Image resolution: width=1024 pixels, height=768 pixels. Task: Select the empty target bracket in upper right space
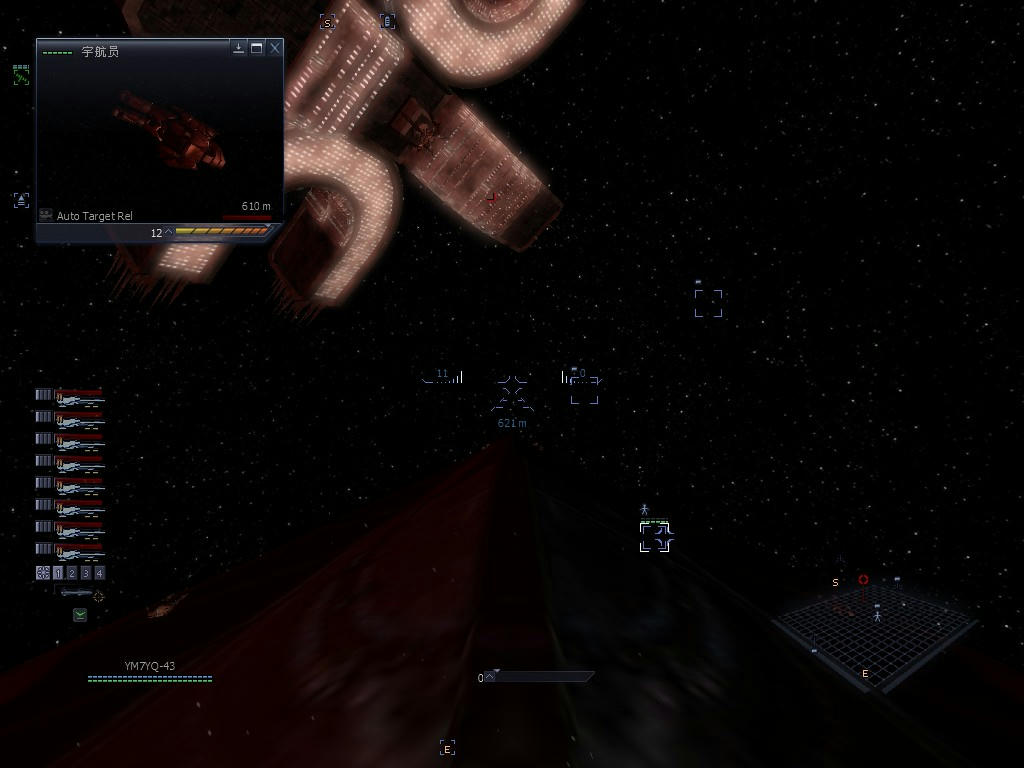click(708, 303)
